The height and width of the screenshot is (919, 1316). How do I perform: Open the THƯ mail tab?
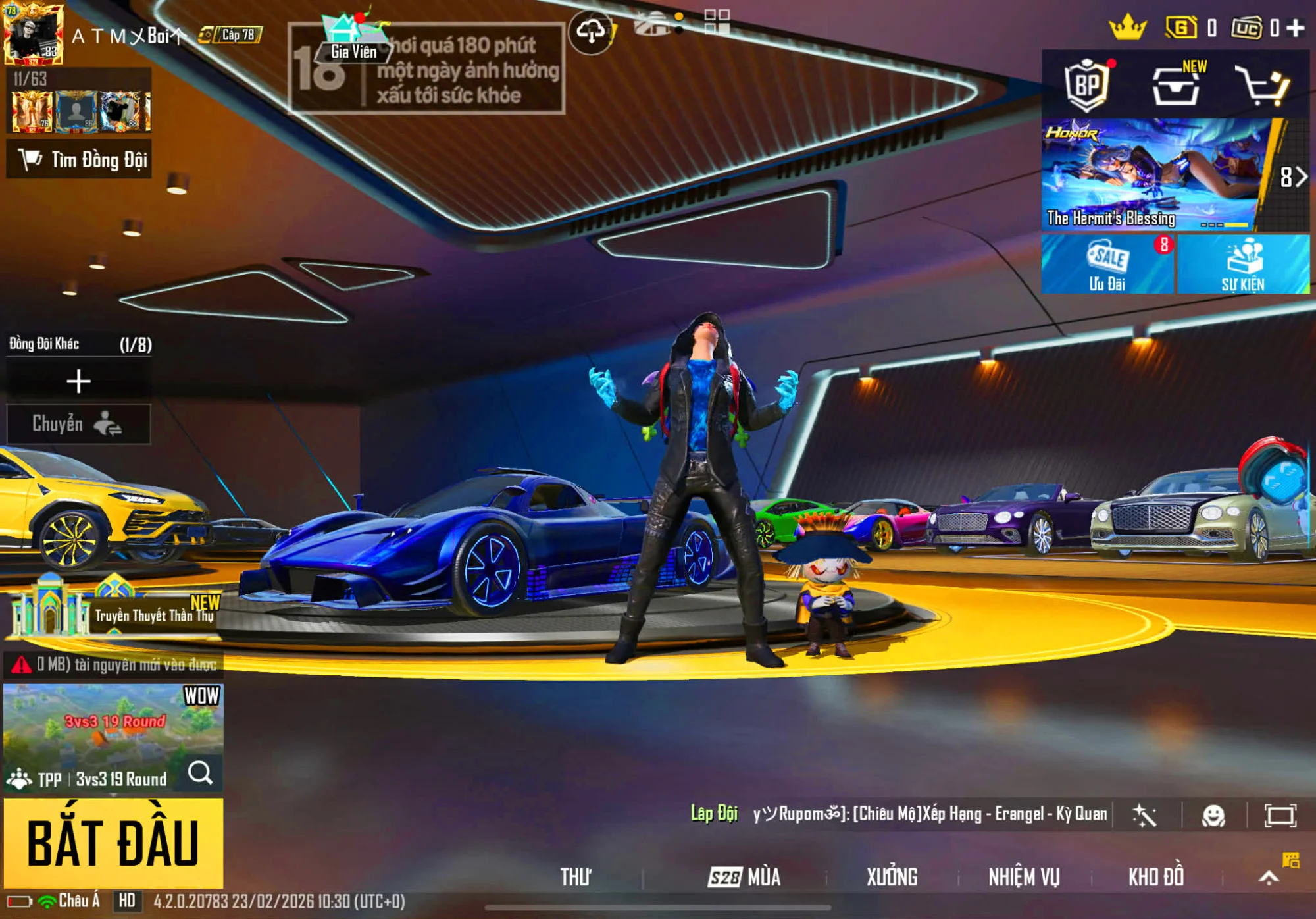[576, 877]
